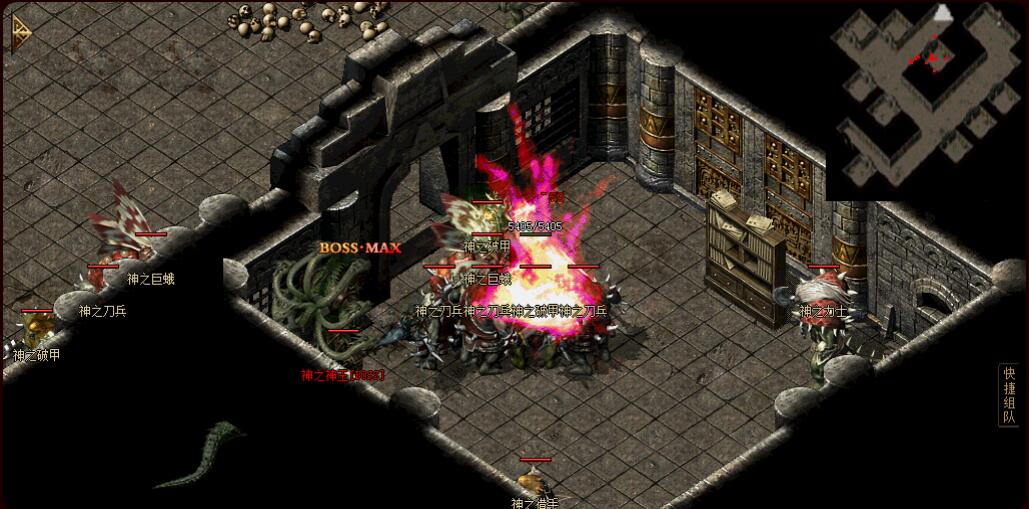Screen dimensions: 1029x509
Task: Open the 快捷组队 quick team panel
Action: pyautogui.click(x=1009, y=395)
